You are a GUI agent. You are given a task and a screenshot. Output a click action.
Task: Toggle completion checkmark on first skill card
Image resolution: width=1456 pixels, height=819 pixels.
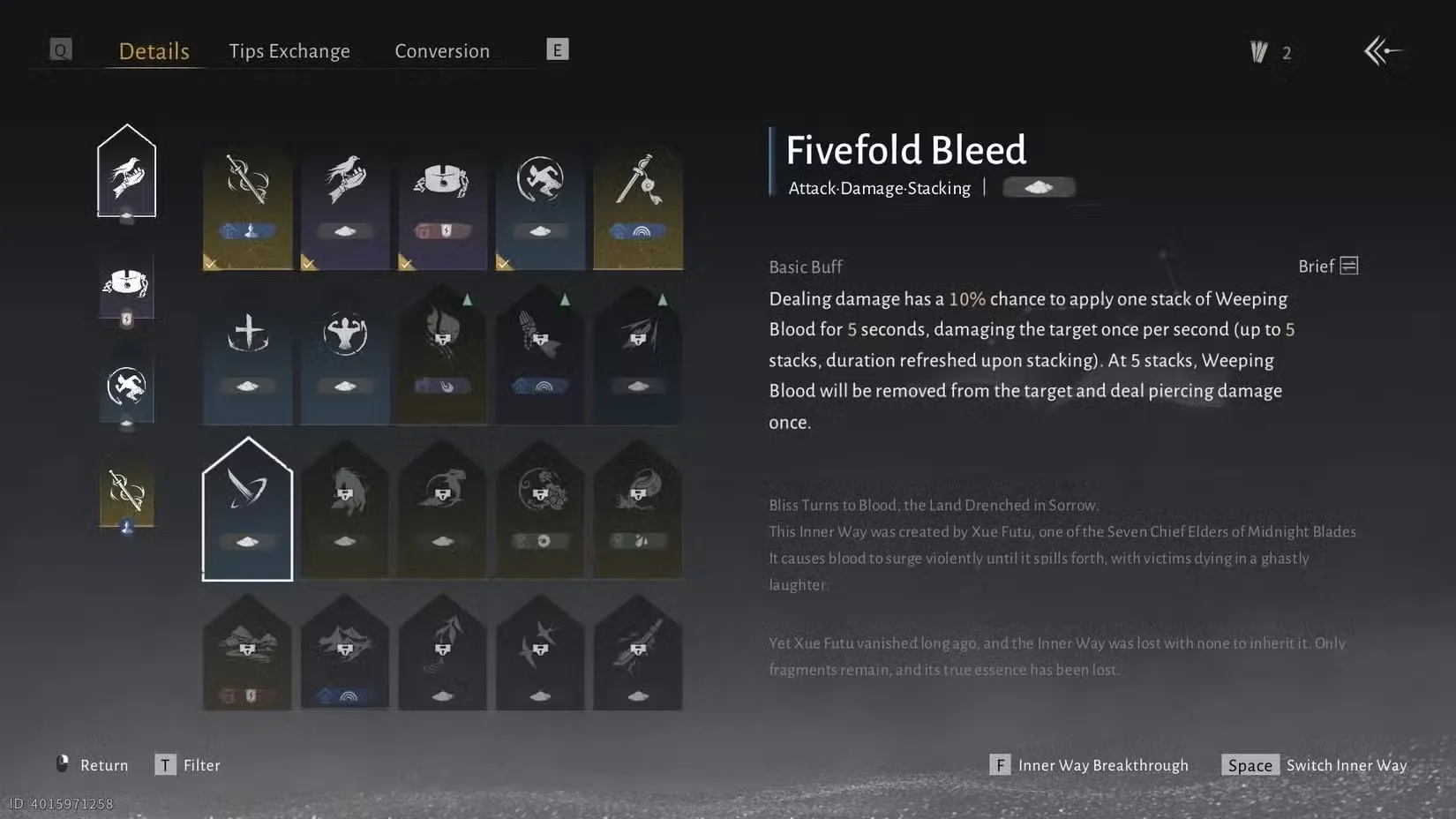pyautogui.click(x=209, y=262)
